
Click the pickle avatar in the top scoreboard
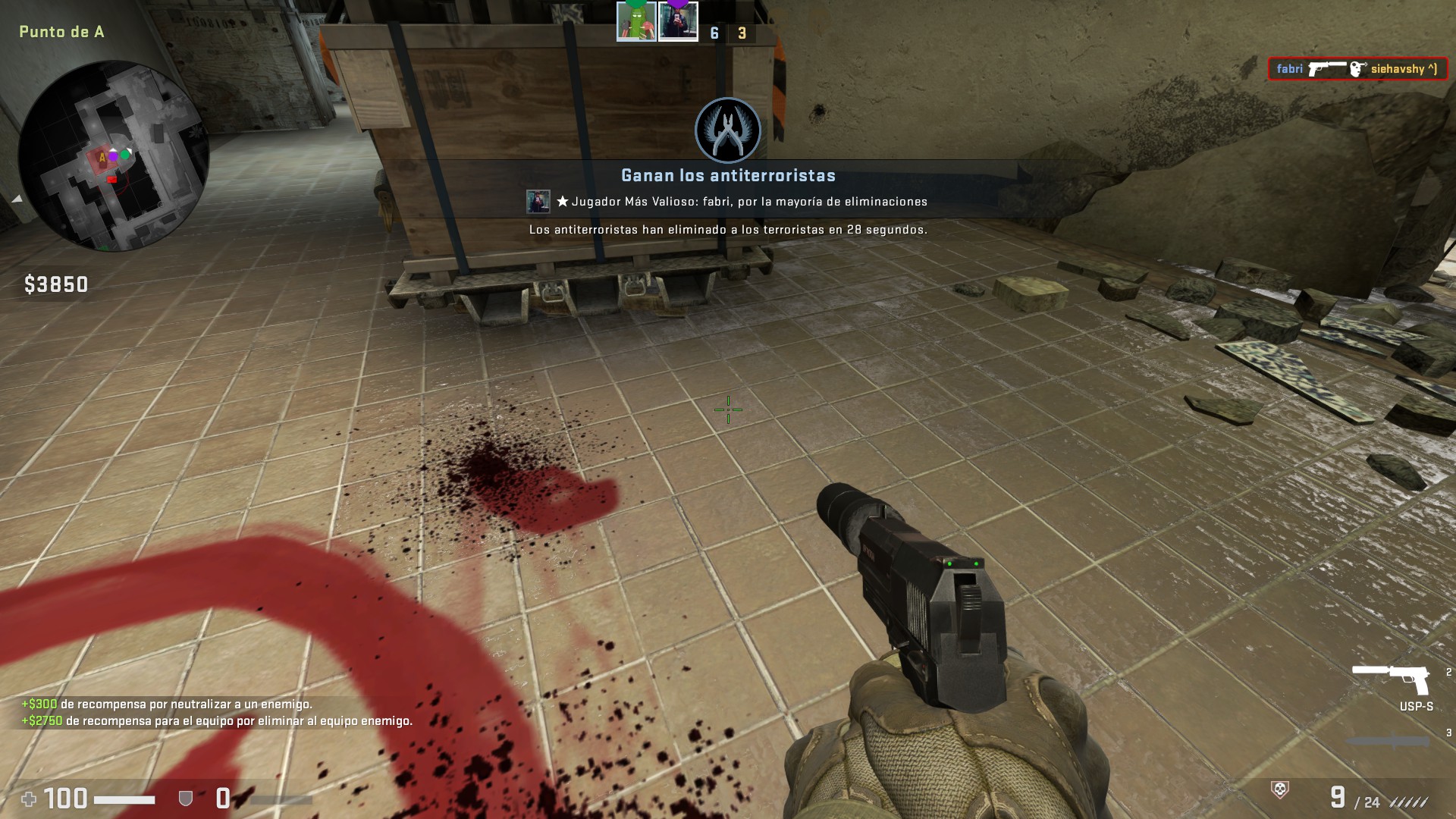click(635, 21)
